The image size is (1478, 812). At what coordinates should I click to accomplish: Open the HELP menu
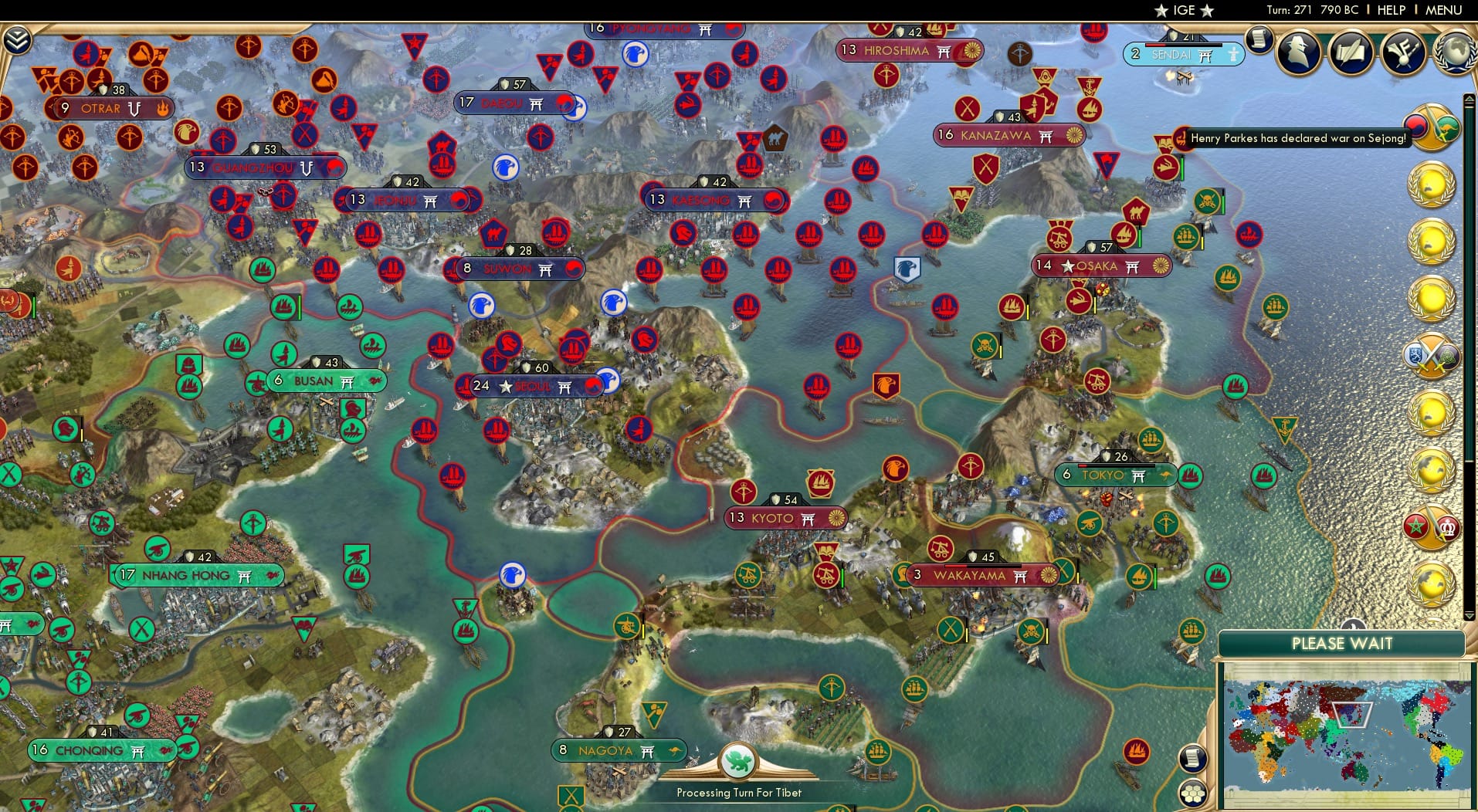point(1392,10)
